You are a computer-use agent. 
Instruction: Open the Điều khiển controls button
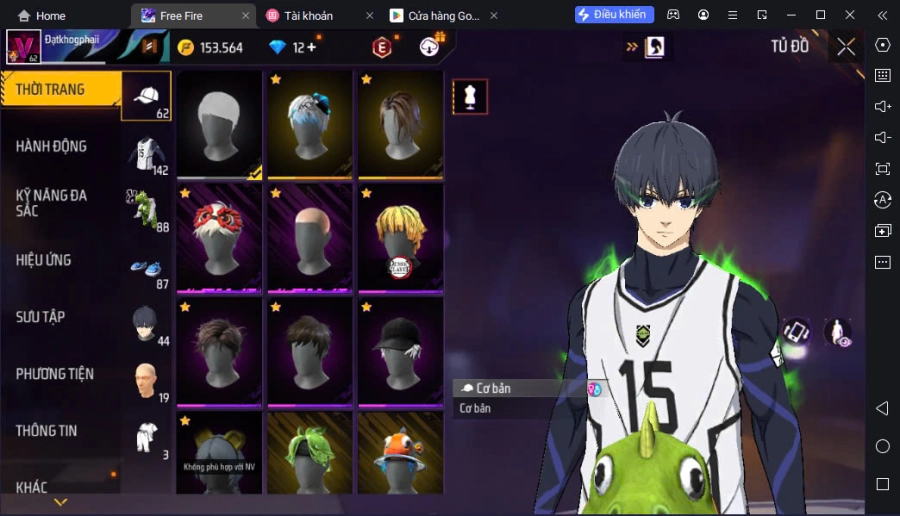(x=614, y=15)
